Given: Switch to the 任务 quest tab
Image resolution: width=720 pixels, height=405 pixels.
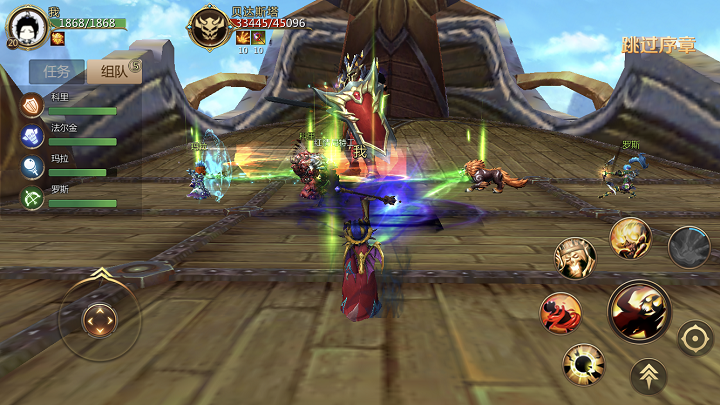Looking at the screenshot, I should [56, 71].
